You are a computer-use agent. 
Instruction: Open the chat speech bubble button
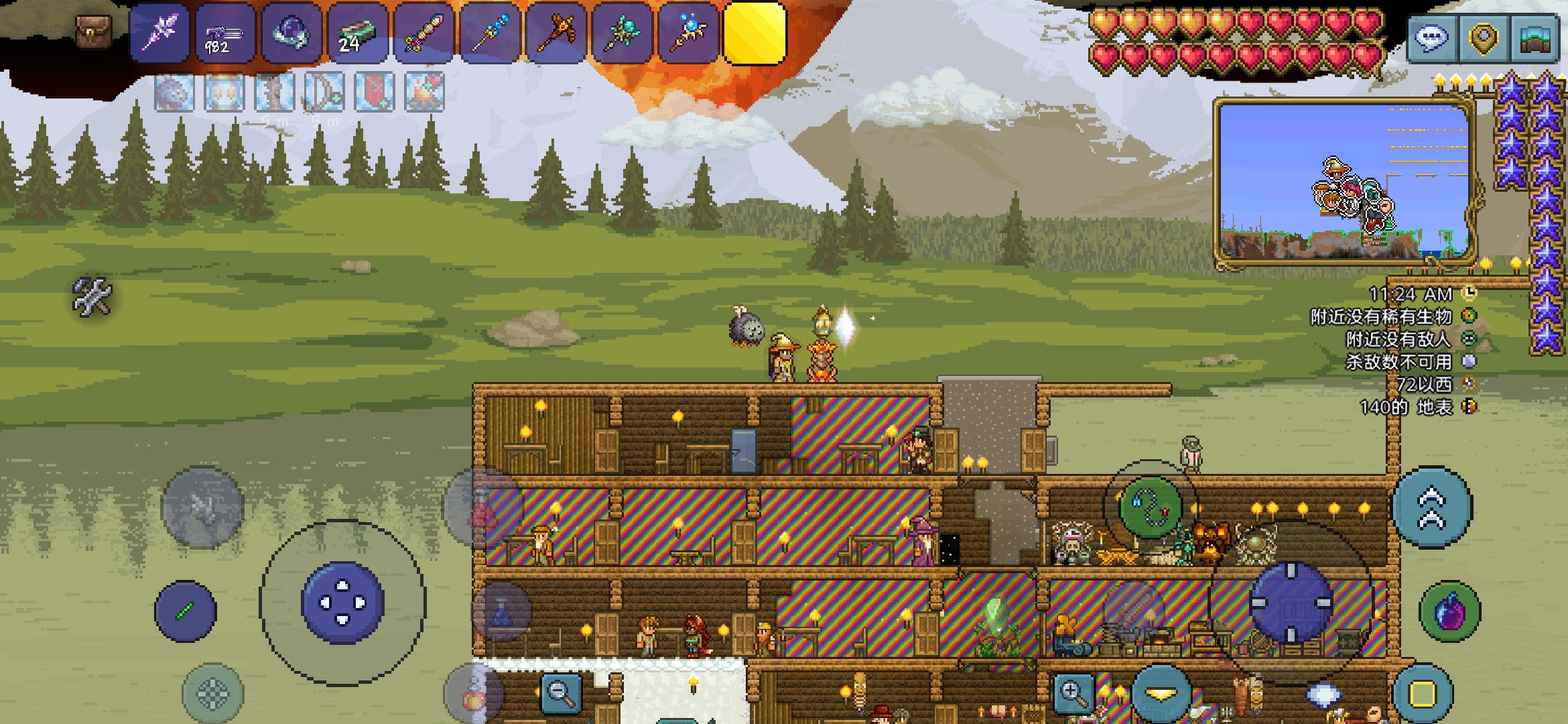click(1431, 39)
